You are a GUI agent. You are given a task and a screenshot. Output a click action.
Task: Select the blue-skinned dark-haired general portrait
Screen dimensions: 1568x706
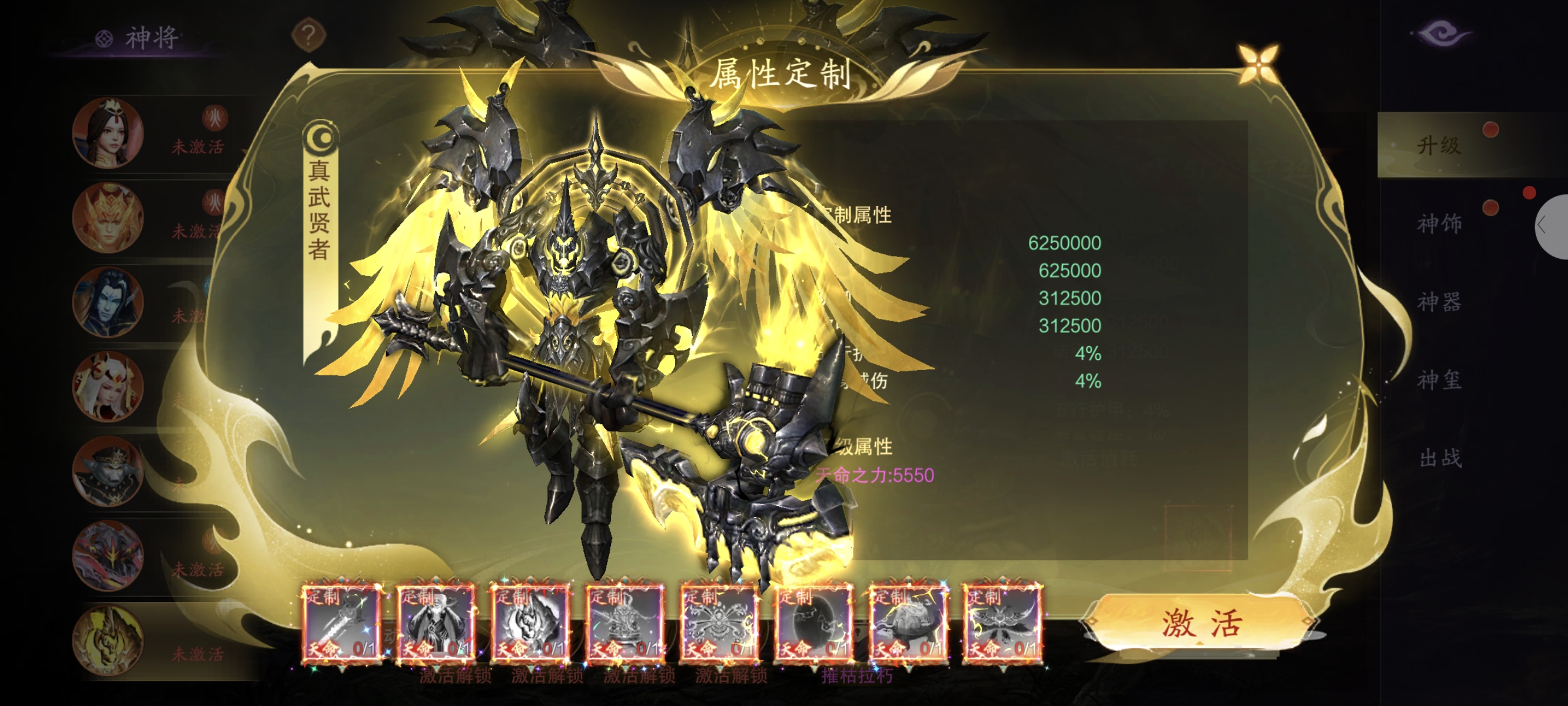click(x=108, y=302)
